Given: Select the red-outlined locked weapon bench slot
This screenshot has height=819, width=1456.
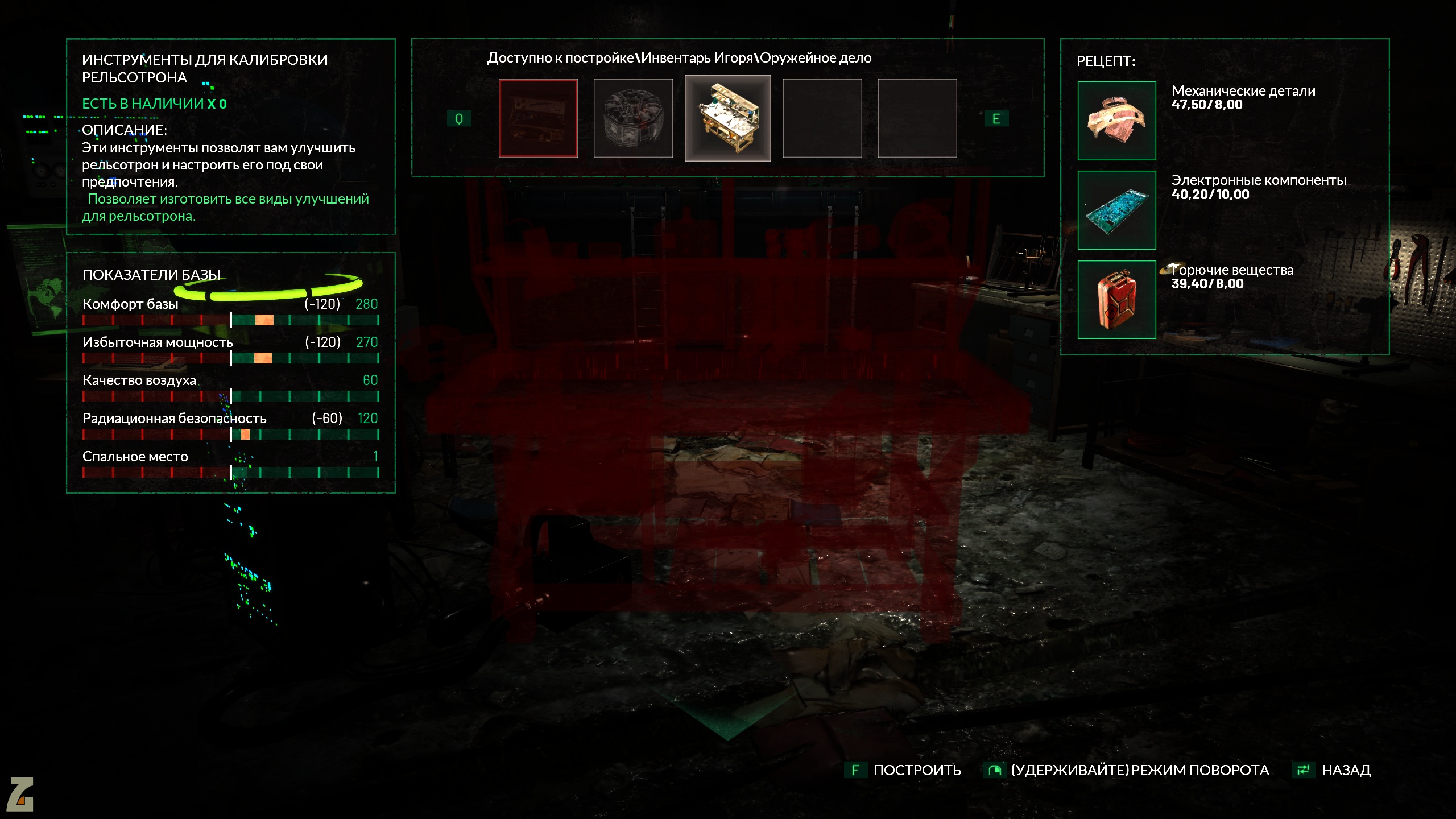Looking at the screenshot, I should [538, 118].
